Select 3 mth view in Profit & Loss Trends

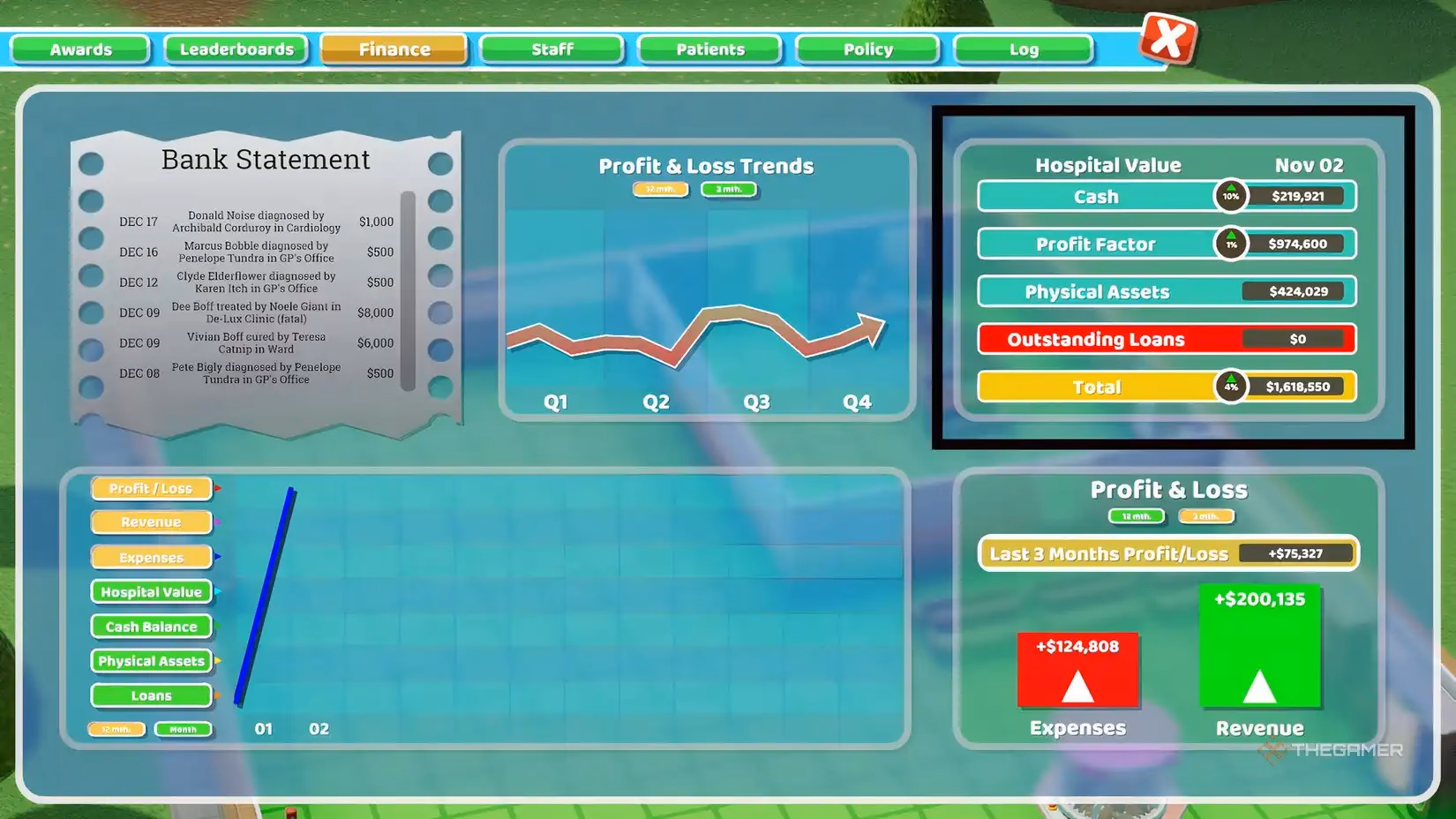click(x=729, y=189)
